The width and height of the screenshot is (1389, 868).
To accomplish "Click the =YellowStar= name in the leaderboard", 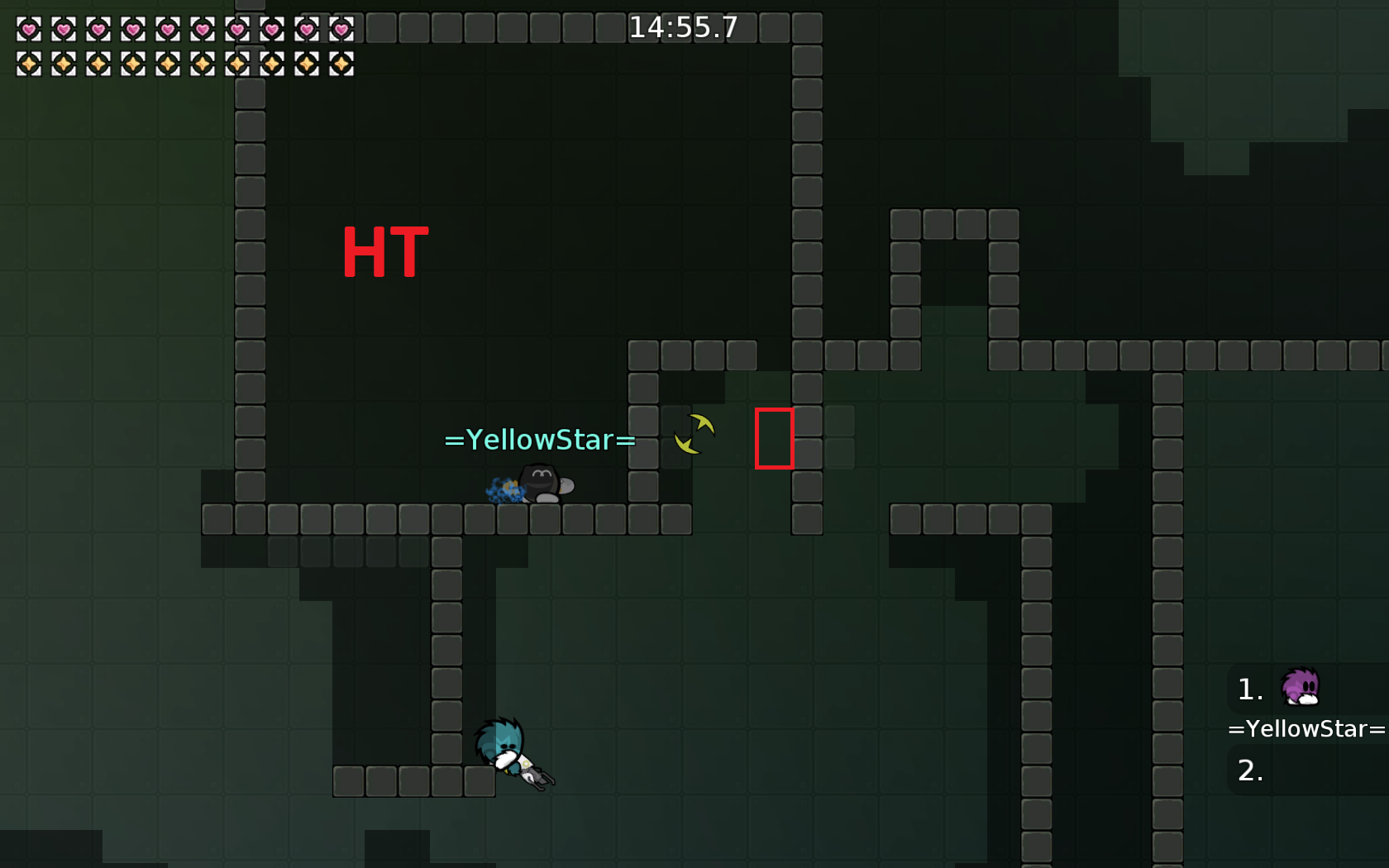I will coord(1306,729).
